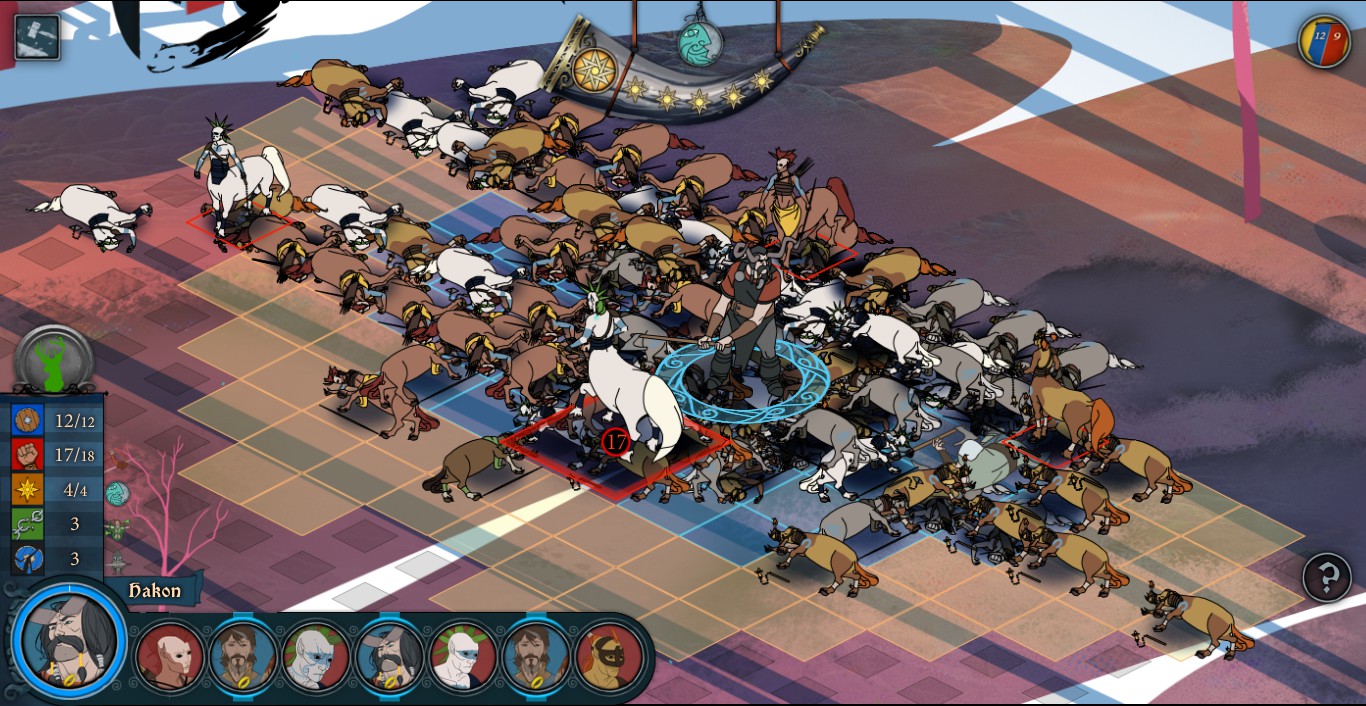Use the war horn's star medallion

click(x=593, y=69)
